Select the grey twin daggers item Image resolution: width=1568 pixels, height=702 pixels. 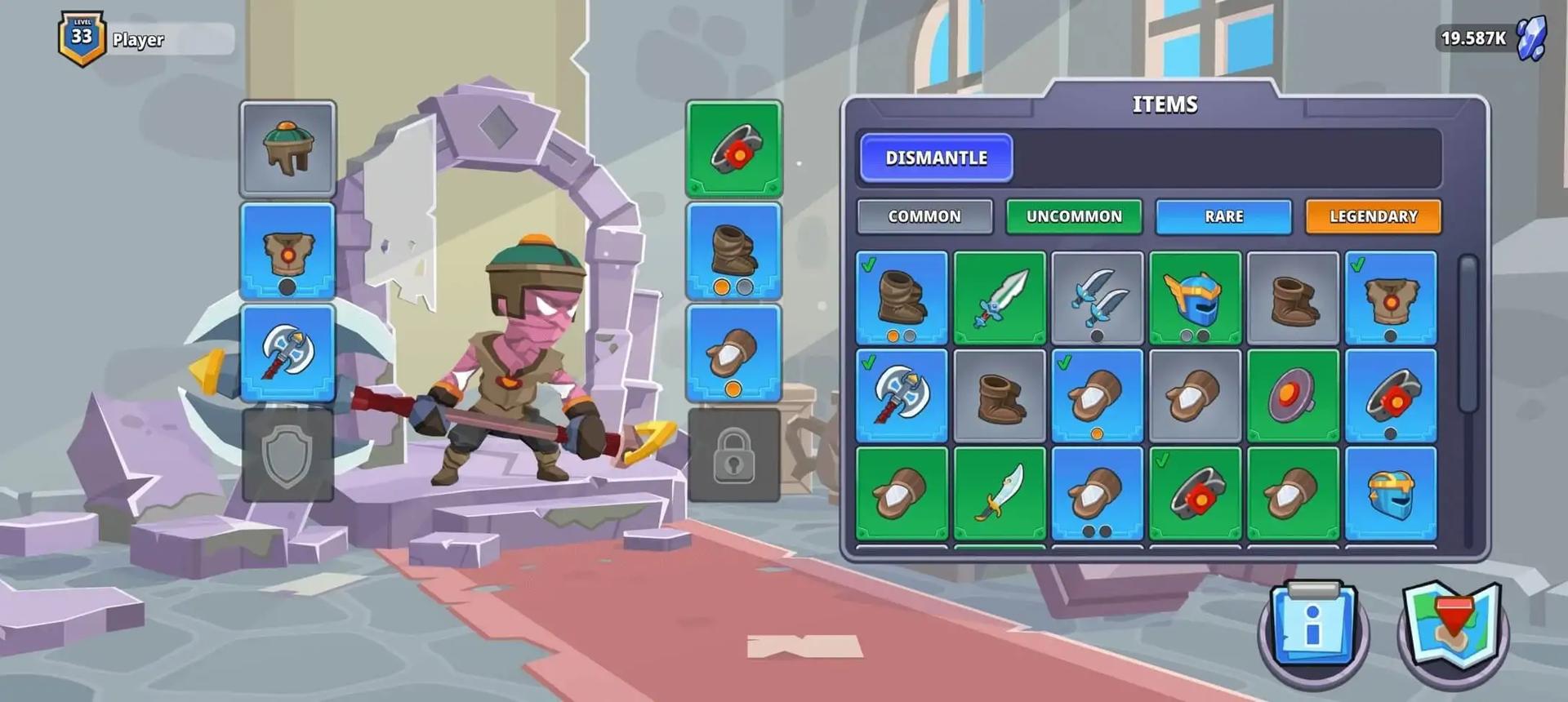(x=1097, y=298)
